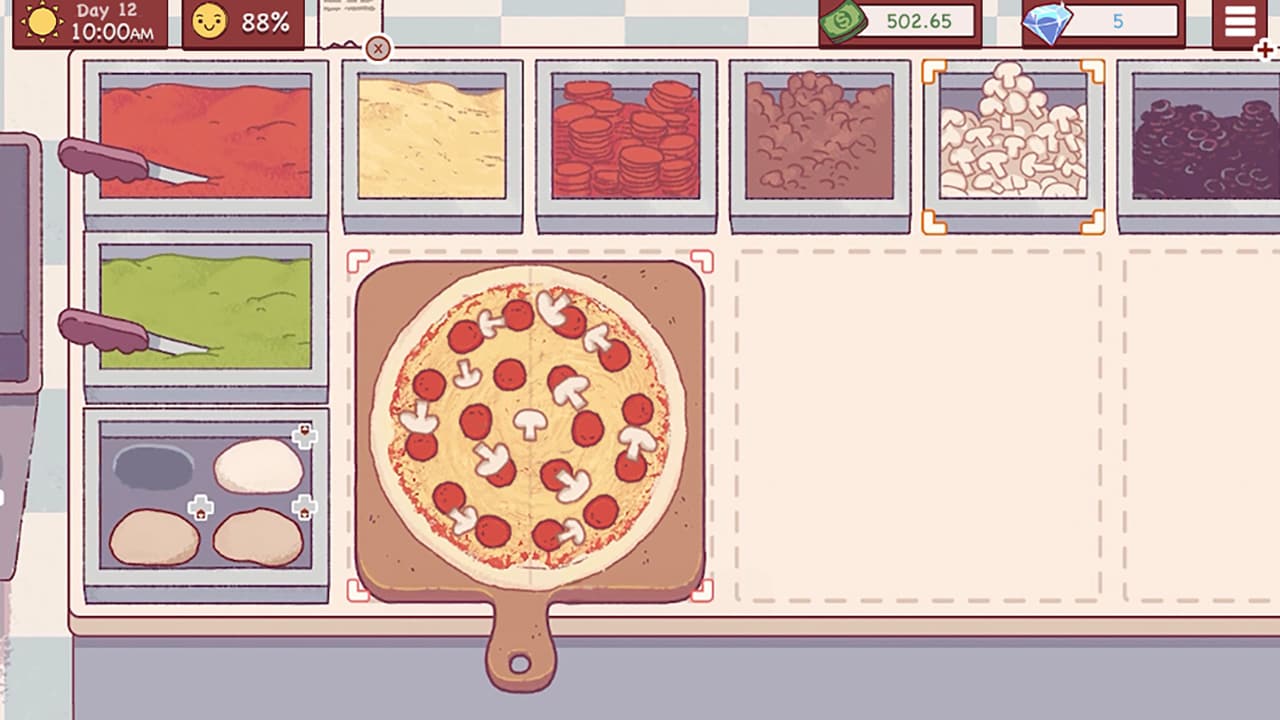Screen dimensions: 1280x720
Task: Read the customer order note
Action: click(x=348, y=18)
